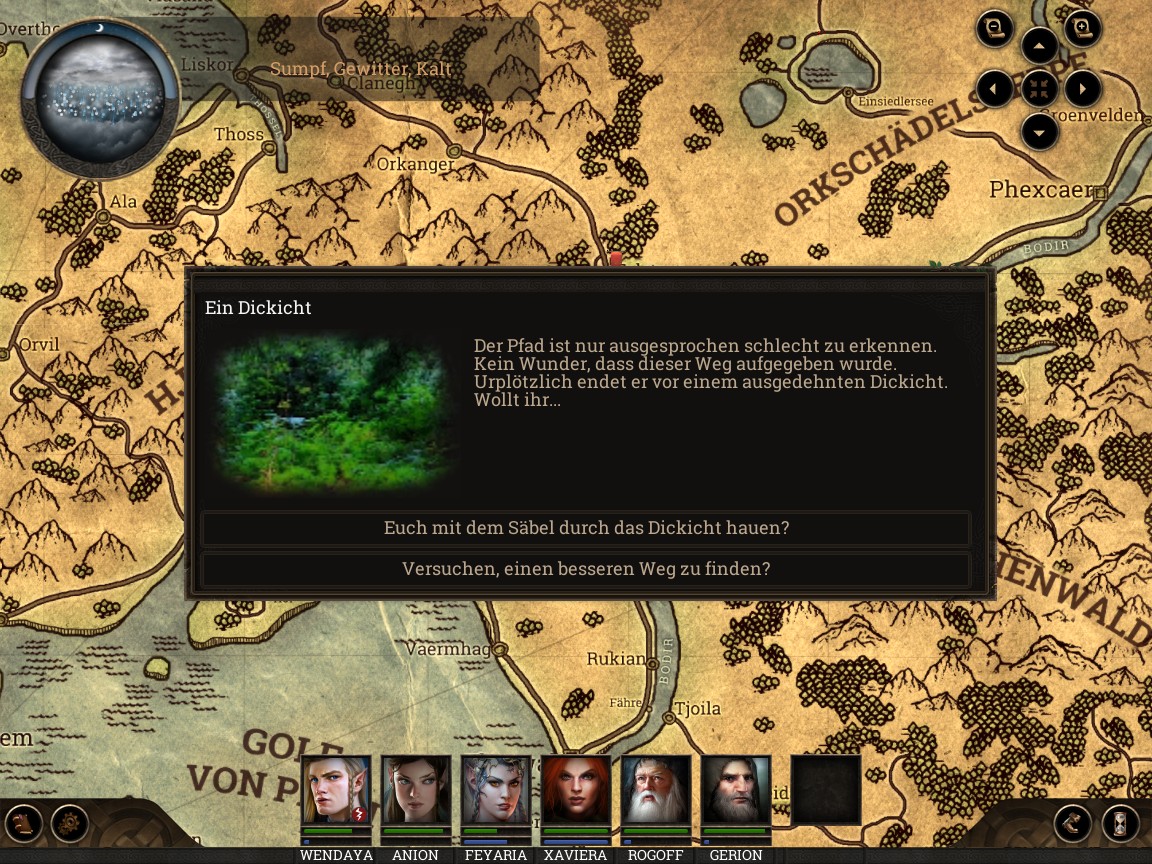Open the gear settings icon

tap(70, 824)
